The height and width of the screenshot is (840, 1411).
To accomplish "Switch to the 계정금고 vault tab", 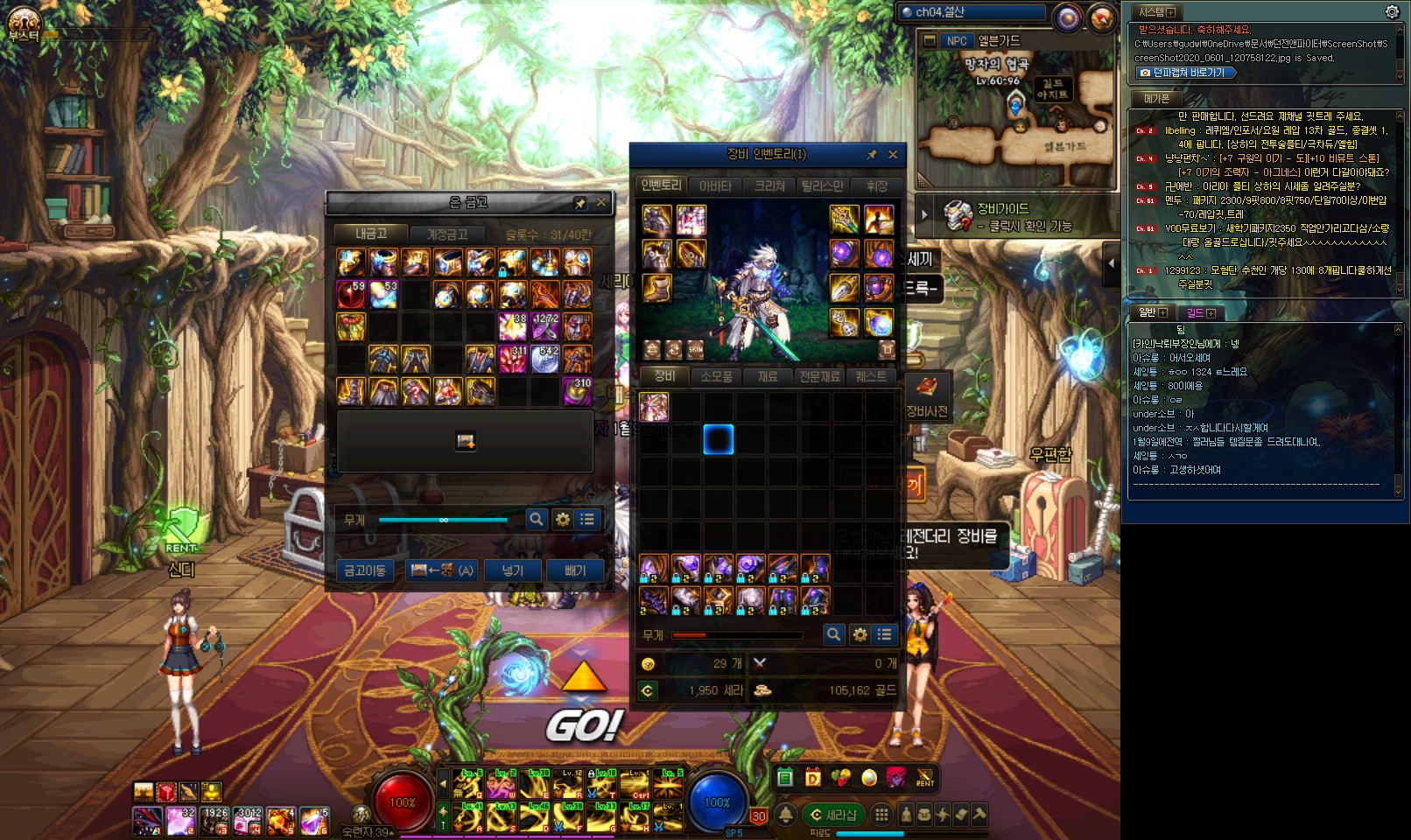I will (x=446, y=234).
